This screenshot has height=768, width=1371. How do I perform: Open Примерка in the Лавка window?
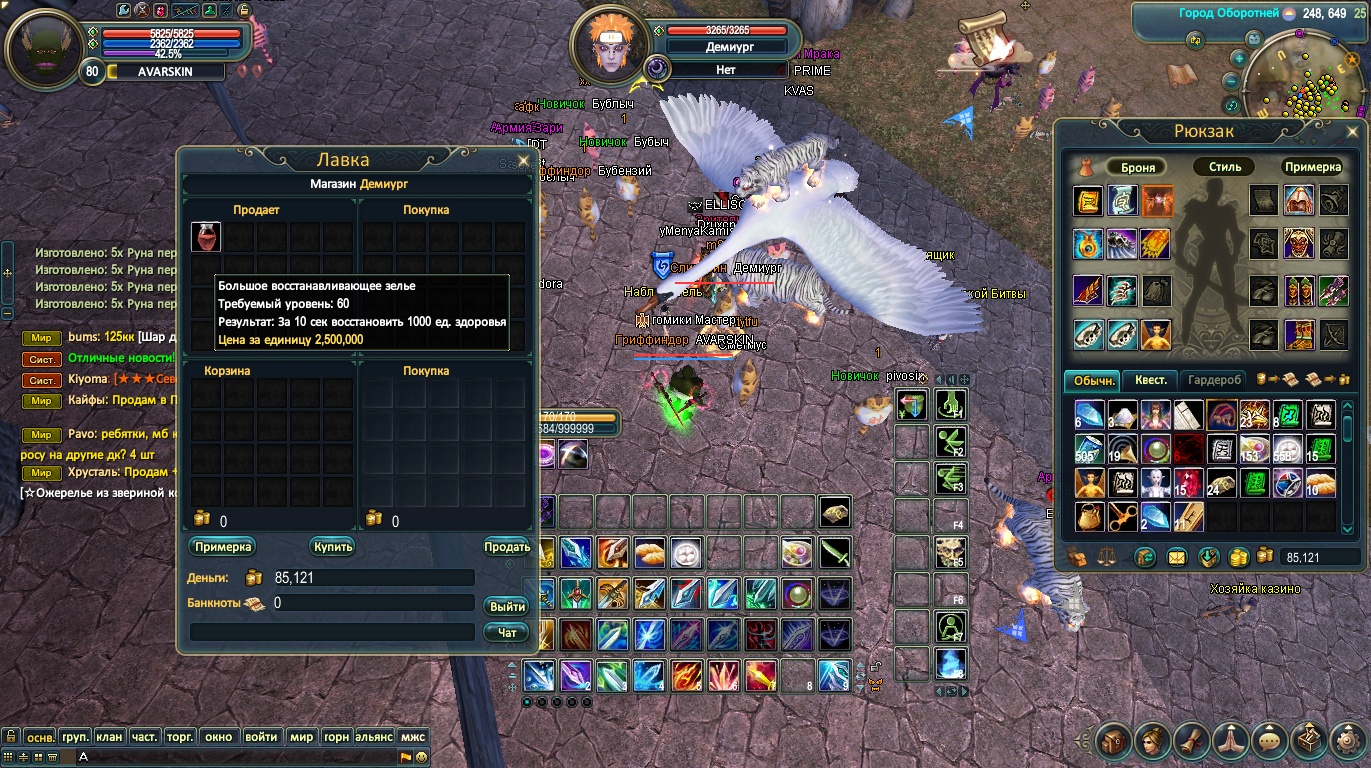[222, 547]
